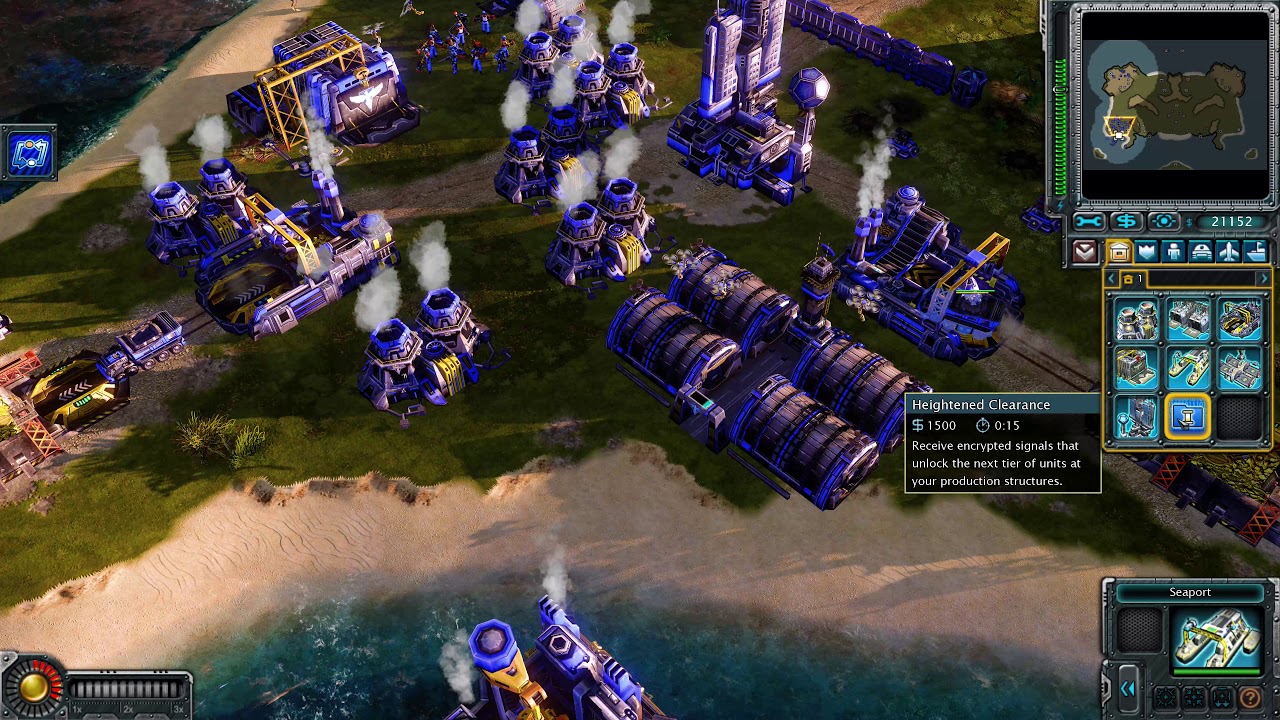Toggle the sell structures dollar button
The height and width of the screenshot is (720, 1280).
coord(1126,222)
